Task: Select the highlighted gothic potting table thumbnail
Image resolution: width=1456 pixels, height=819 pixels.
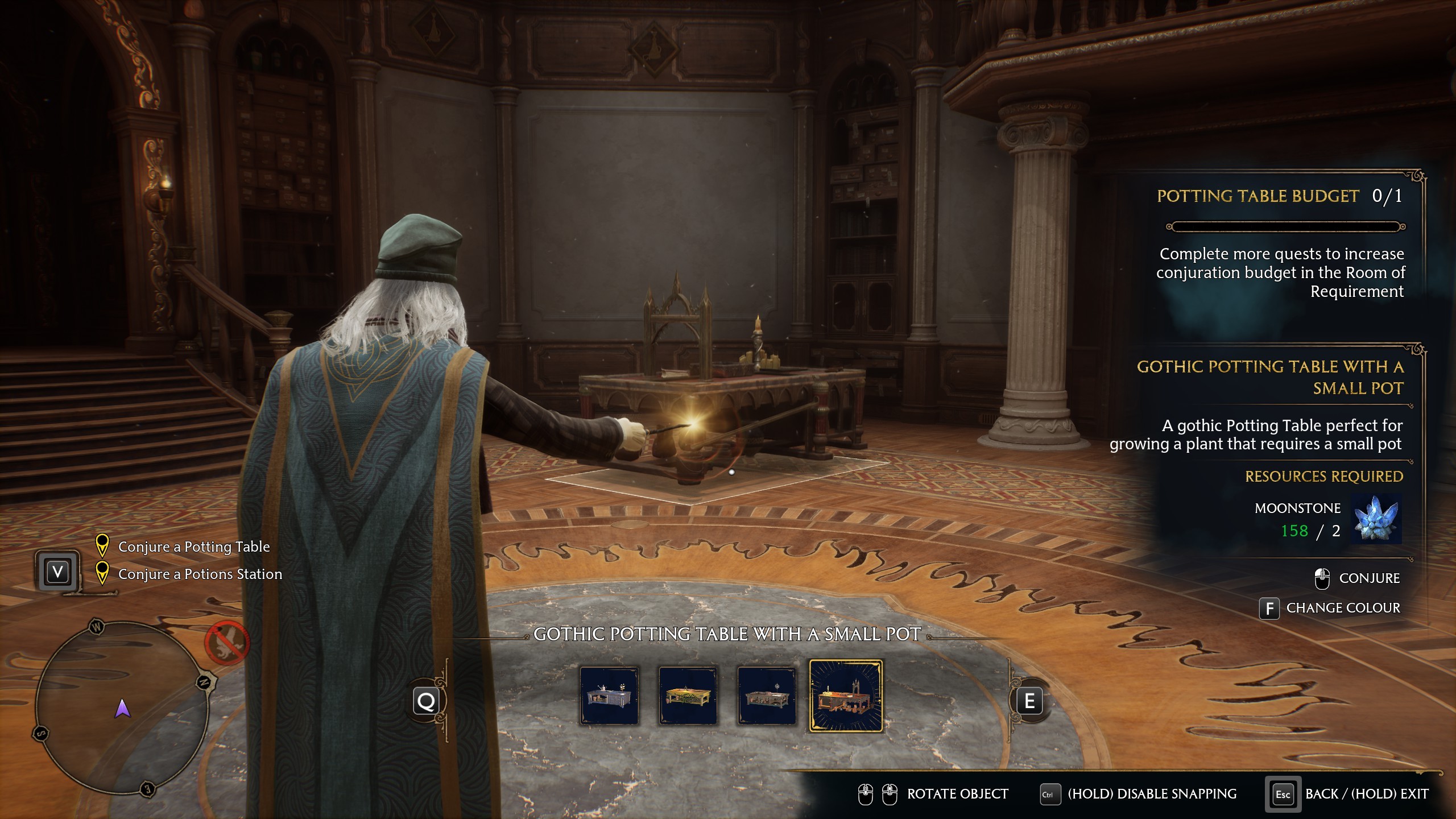Action: click(x=846, y=696)
